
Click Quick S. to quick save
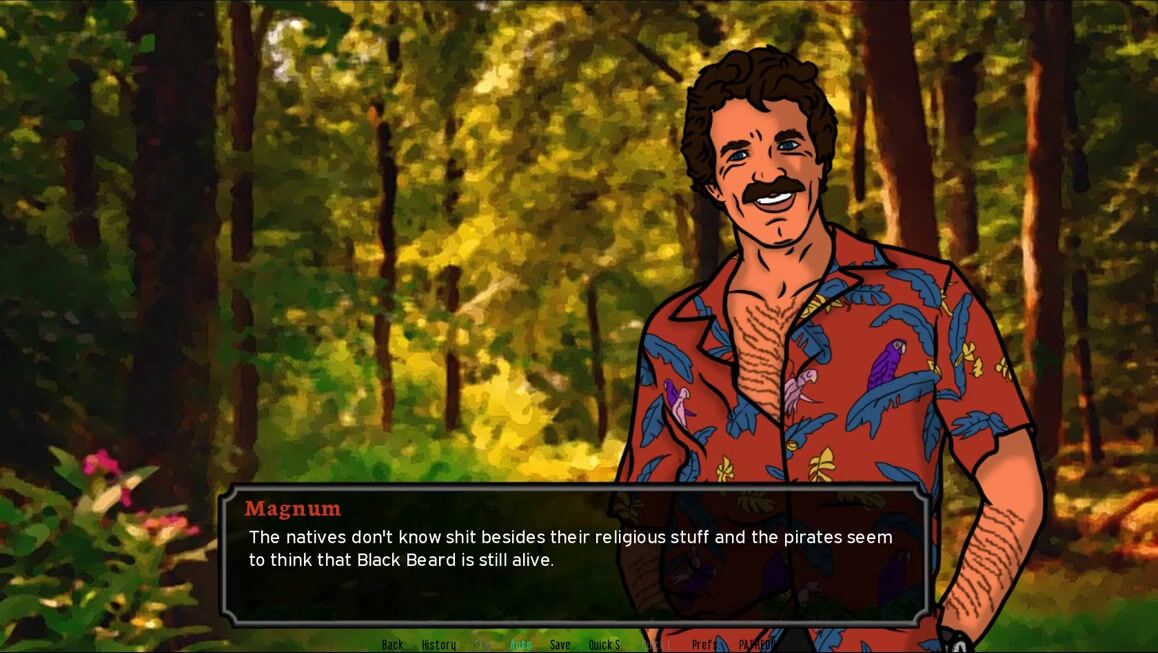point(604,645)
